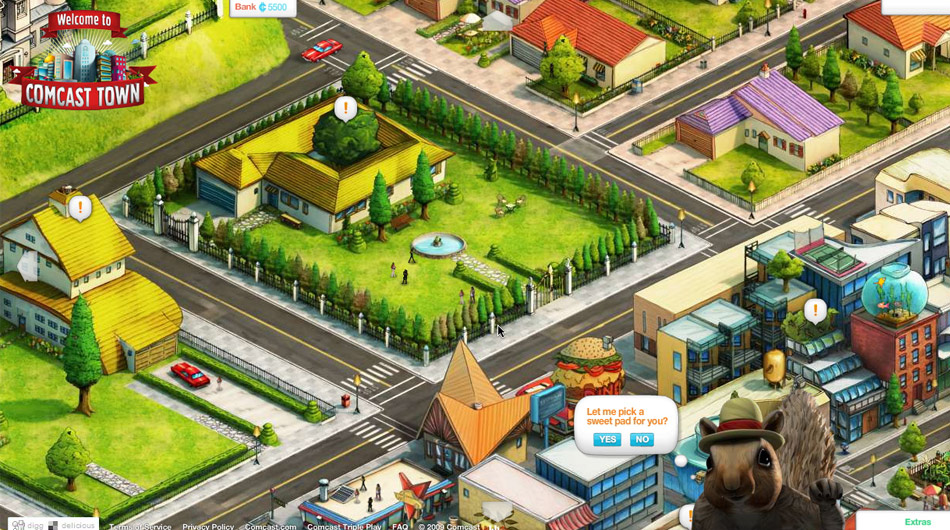
Task: Answer YES to the sweet pad offer
Action: tap(607, 440)
